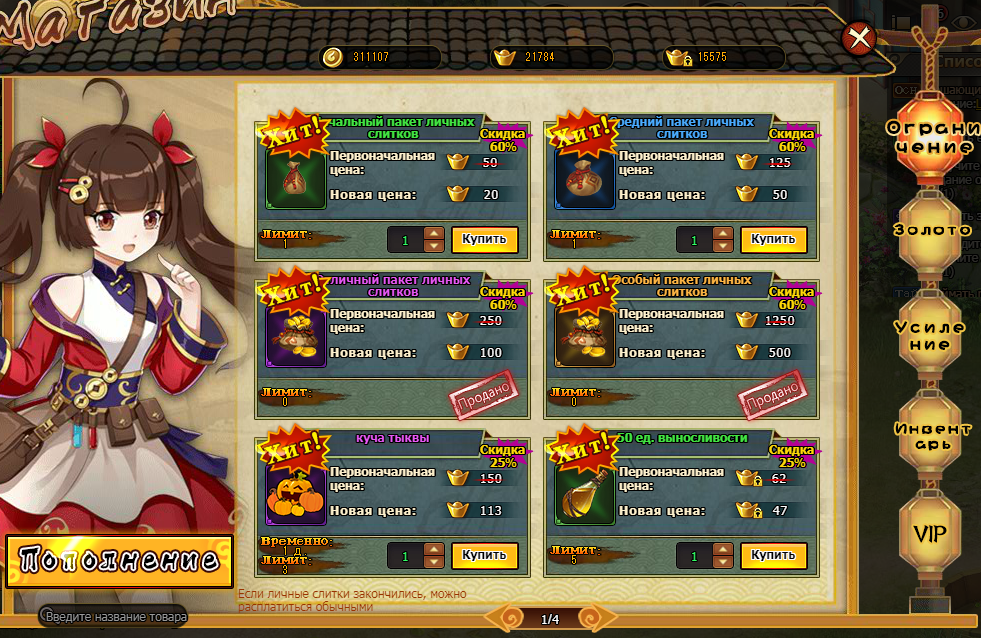Viewport: 981px width, 638px height.
Task: Go to the previous shop page
Action: pyautogui.click(x=510, y=619)
